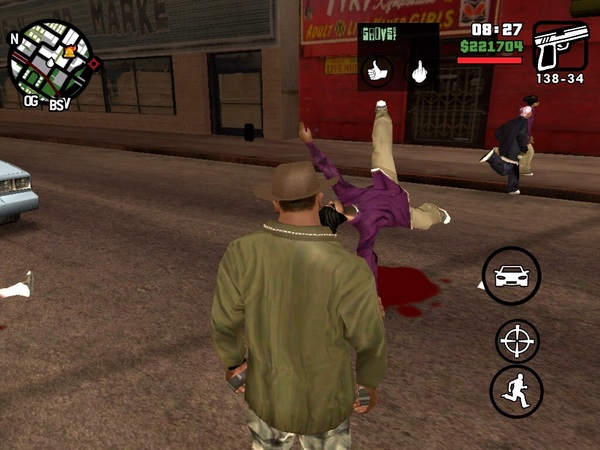Viewport: 600px width, 450px height.
Task: Give the thumbs-up positive reply
Action: [377, 71]
